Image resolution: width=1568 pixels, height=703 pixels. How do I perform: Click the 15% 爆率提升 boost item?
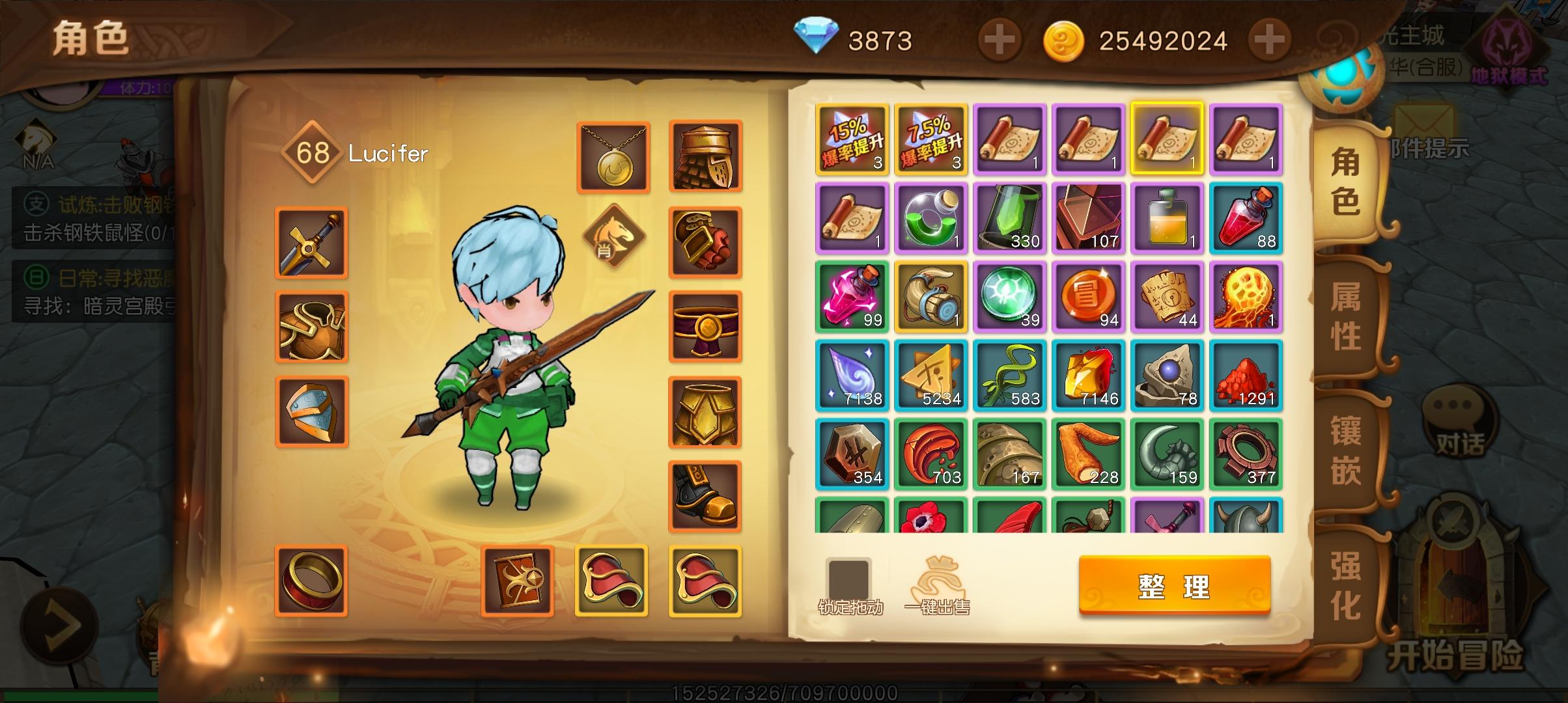852,139
